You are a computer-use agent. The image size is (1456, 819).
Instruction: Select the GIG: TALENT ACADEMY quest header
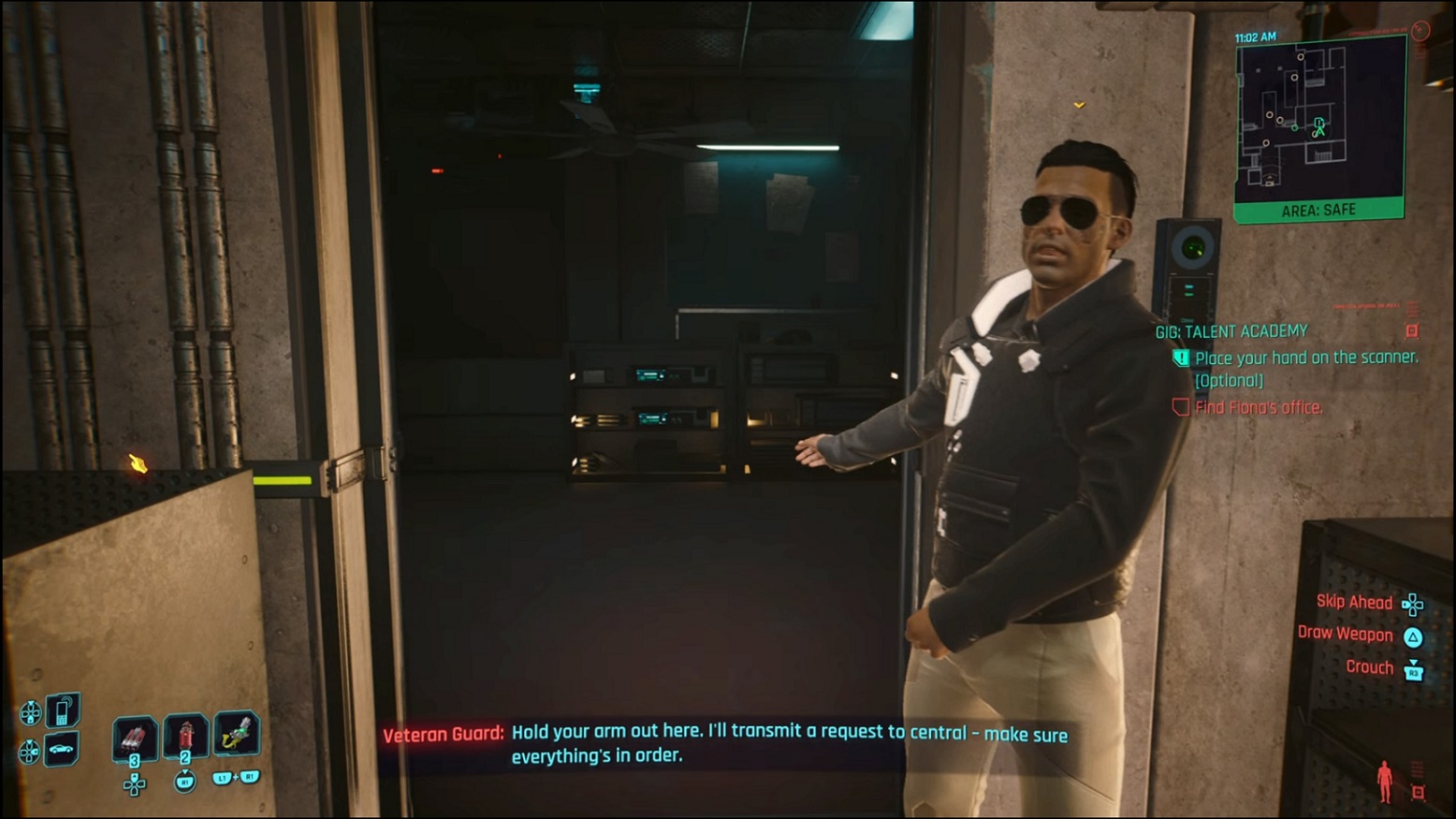[x=1235, y=330]
